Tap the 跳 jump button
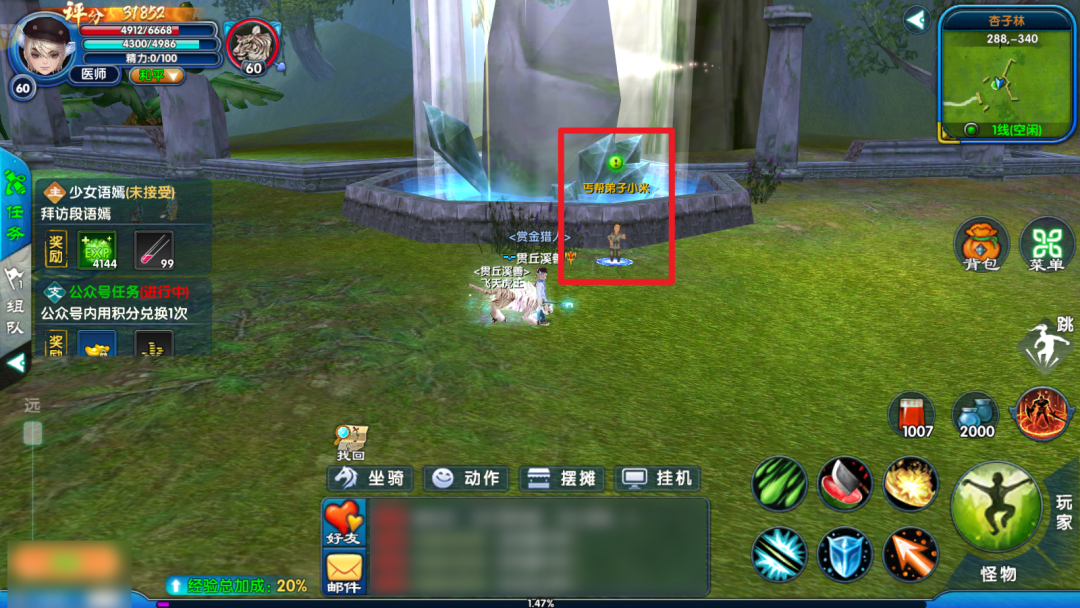Viewport: 1080px width, 608px height. point(1046,346)
